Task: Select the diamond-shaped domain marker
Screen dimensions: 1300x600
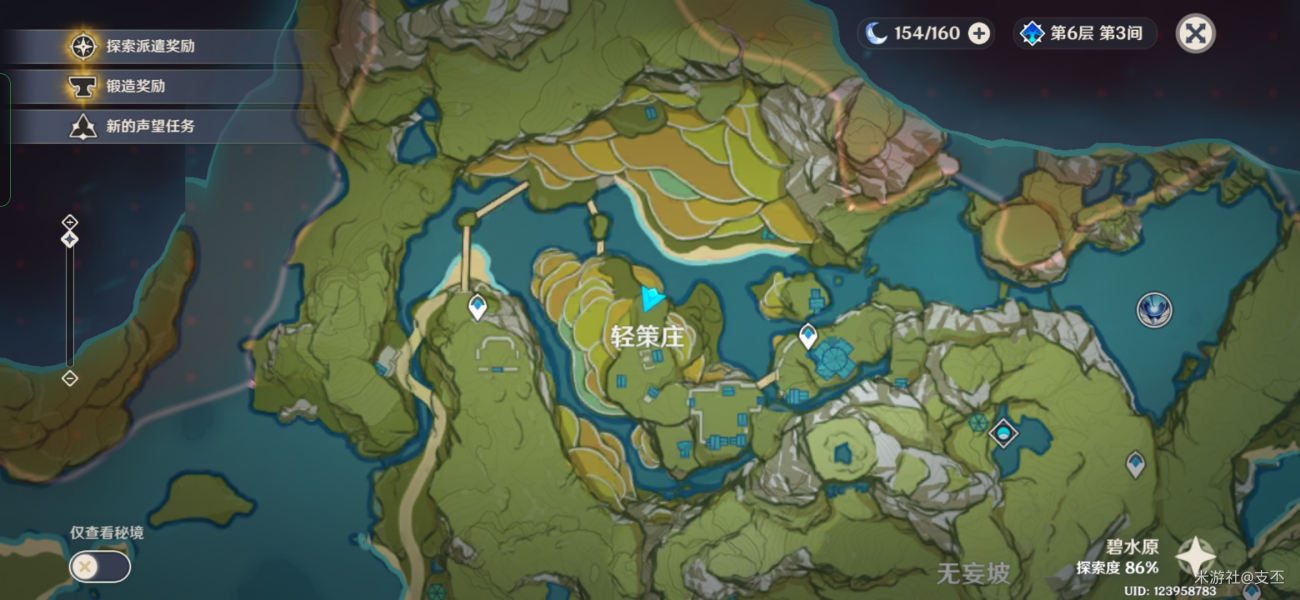Action: pos(1003,433)
